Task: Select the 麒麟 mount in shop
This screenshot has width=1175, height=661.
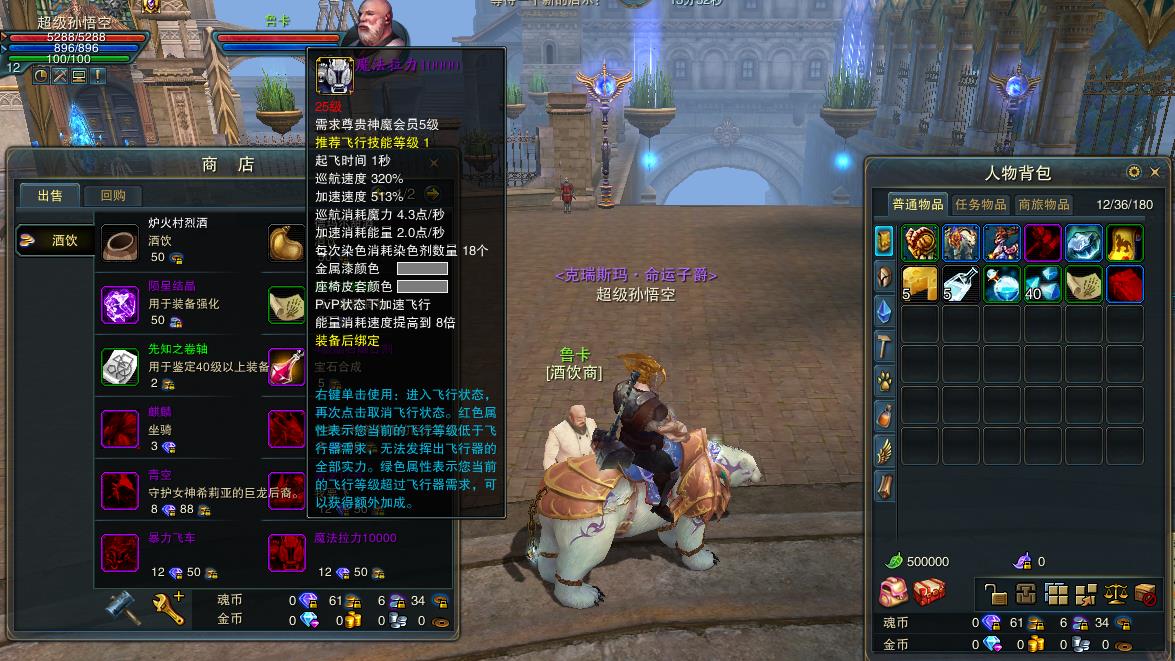Action: point(121,429)
